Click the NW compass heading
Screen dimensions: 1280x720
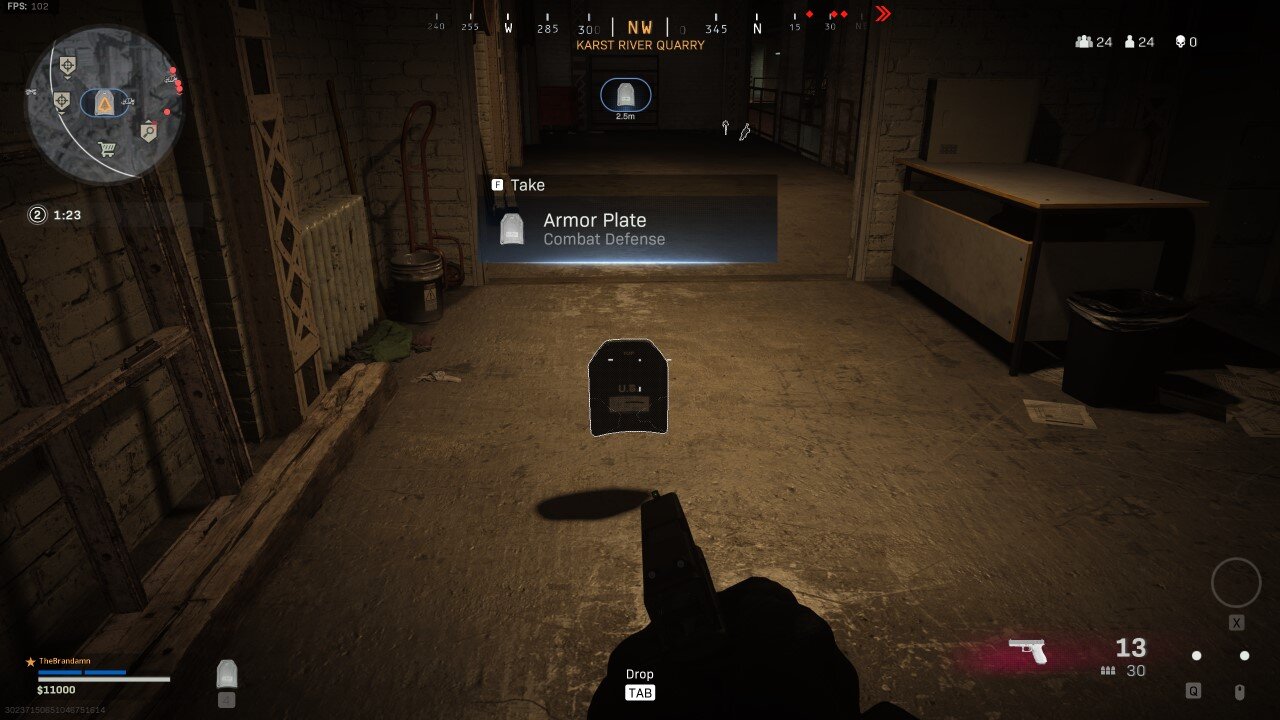pos(640,28)
